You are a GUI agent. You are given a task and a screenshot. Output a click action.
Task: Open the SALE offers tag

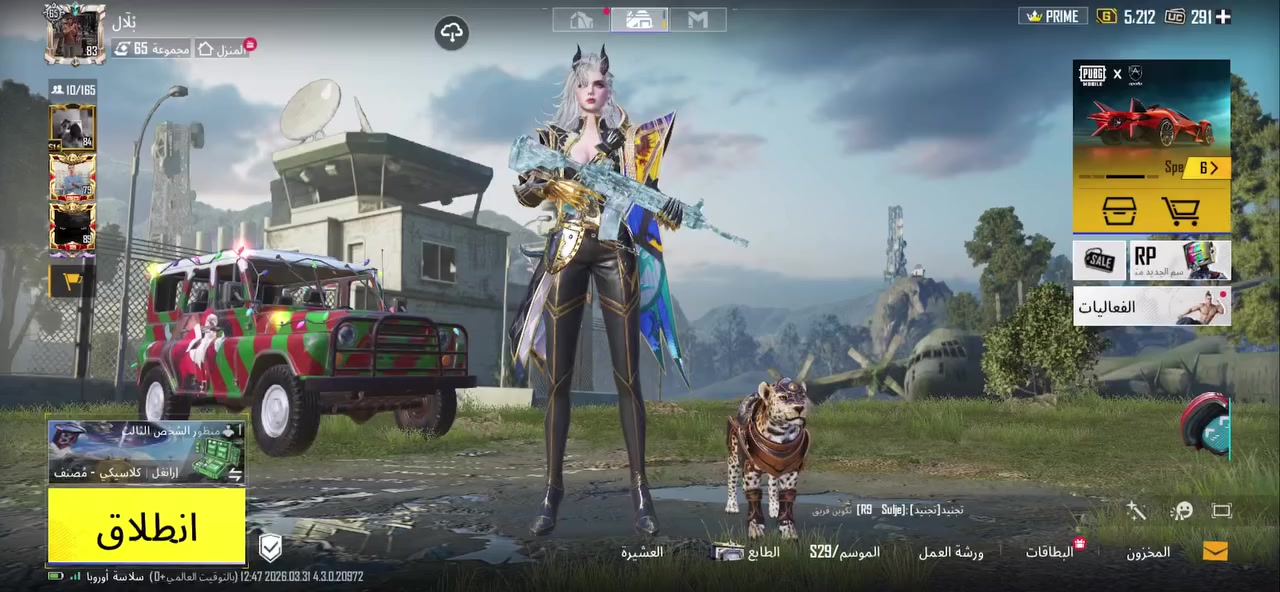pyautogui.click(x=1099, y=260)
